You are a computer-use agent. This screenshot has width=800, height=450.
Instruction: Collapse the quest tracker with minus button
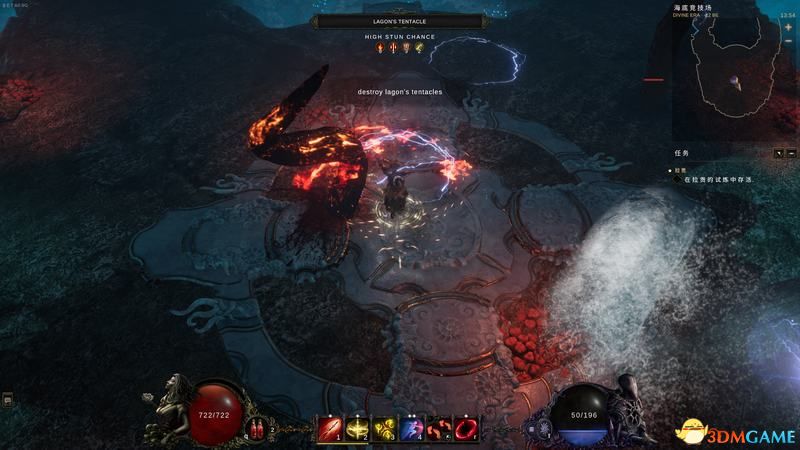[x=791, y=153]
